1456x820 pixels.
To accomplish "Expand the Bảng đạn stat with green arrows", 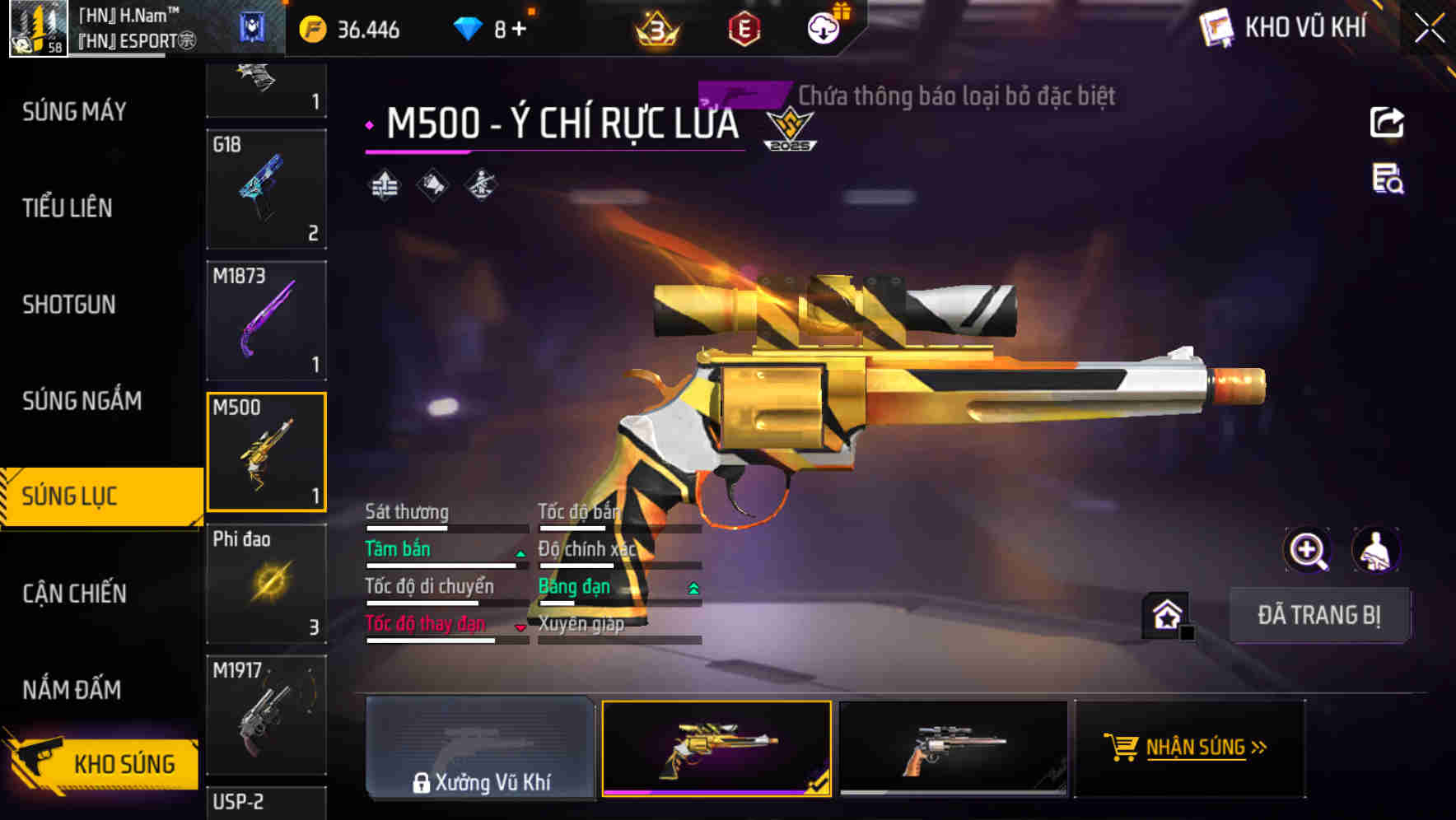I will click(693, 588).
